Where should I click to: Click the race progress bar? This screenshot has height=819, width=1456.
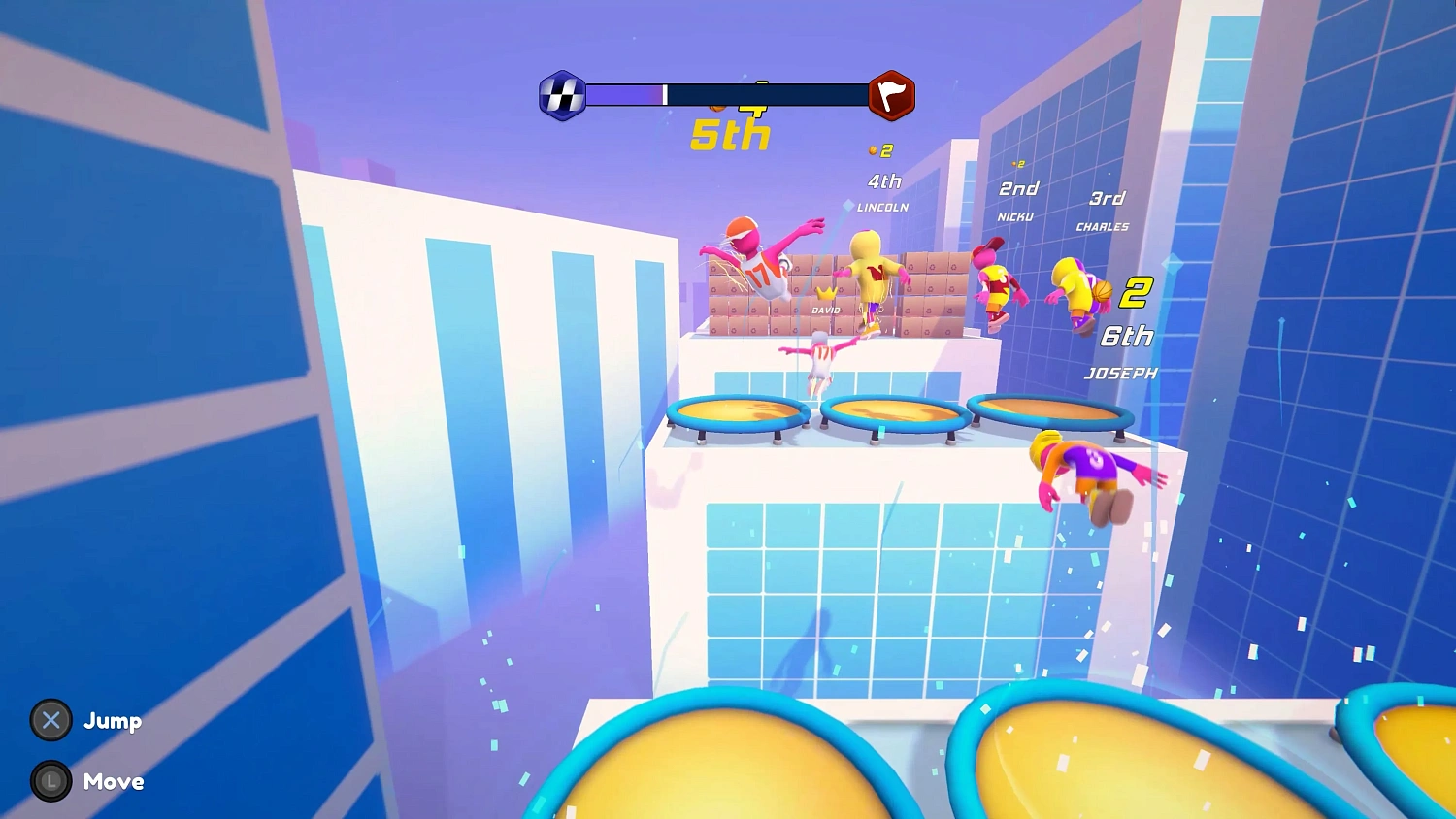[728, 93]
